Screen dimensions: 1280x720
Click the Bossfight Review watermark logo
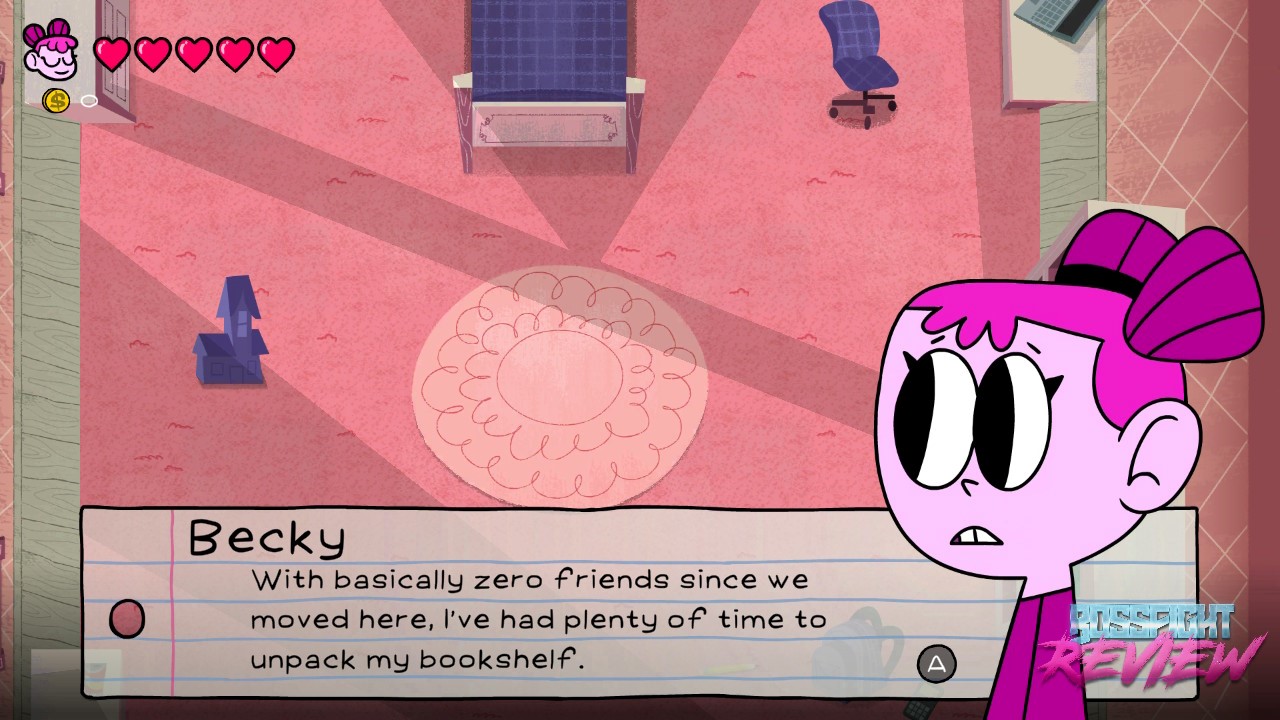click(x=1153, y=644)
